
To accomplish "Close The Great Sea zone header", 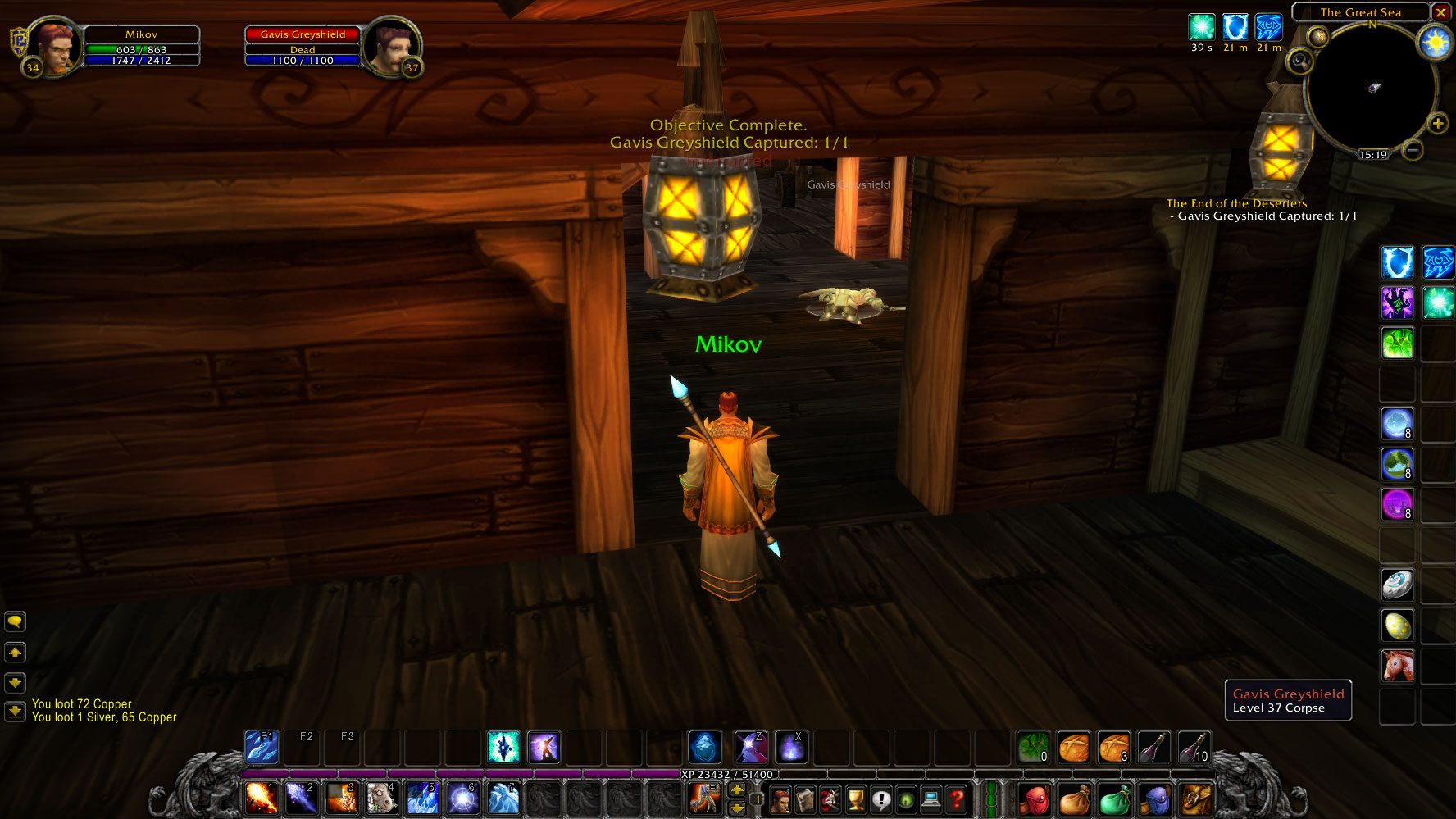I will pyautogui.click(x=1441, y=12).
